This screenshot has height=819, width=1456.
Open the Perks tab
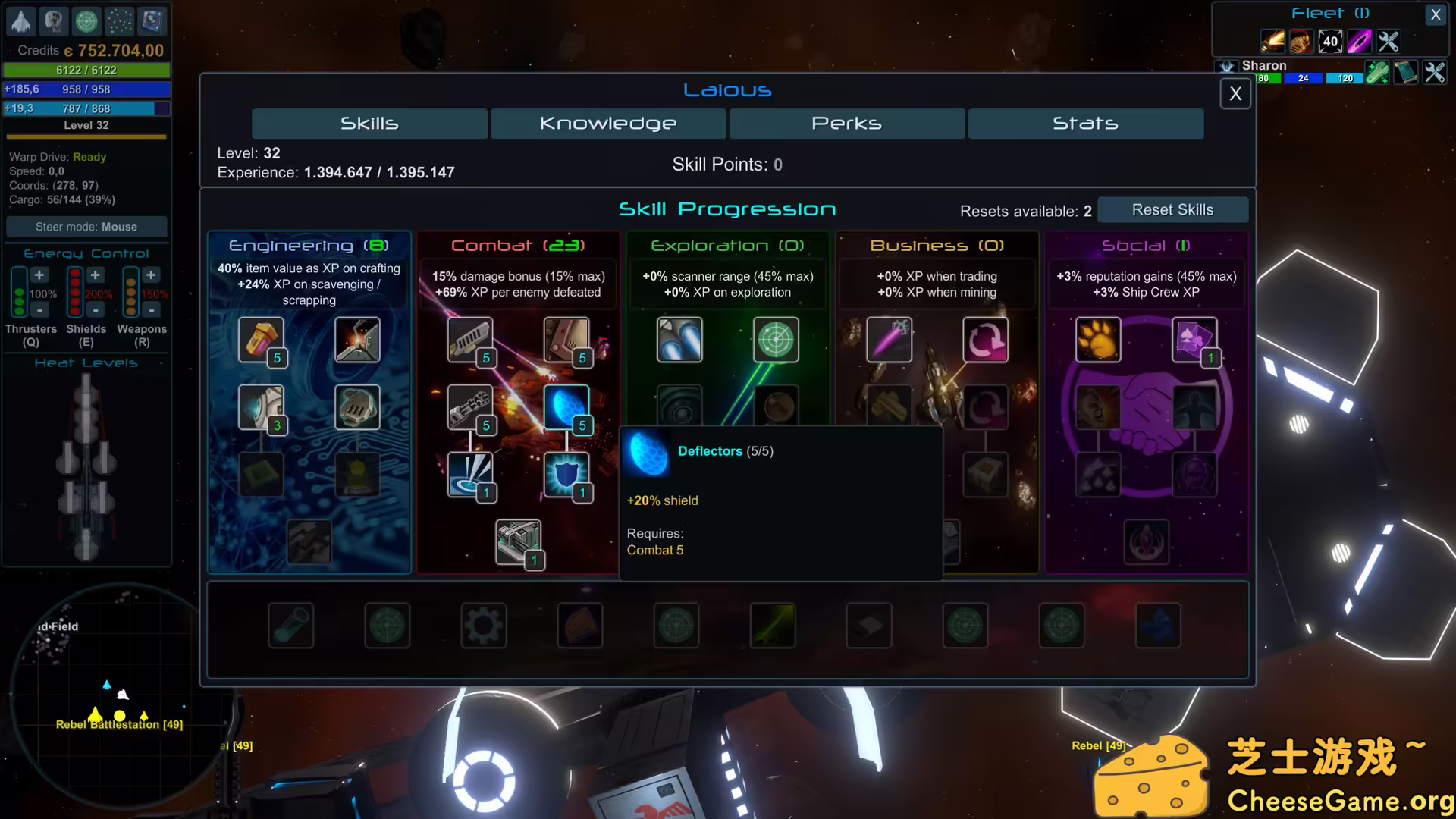tap(846, 123)
